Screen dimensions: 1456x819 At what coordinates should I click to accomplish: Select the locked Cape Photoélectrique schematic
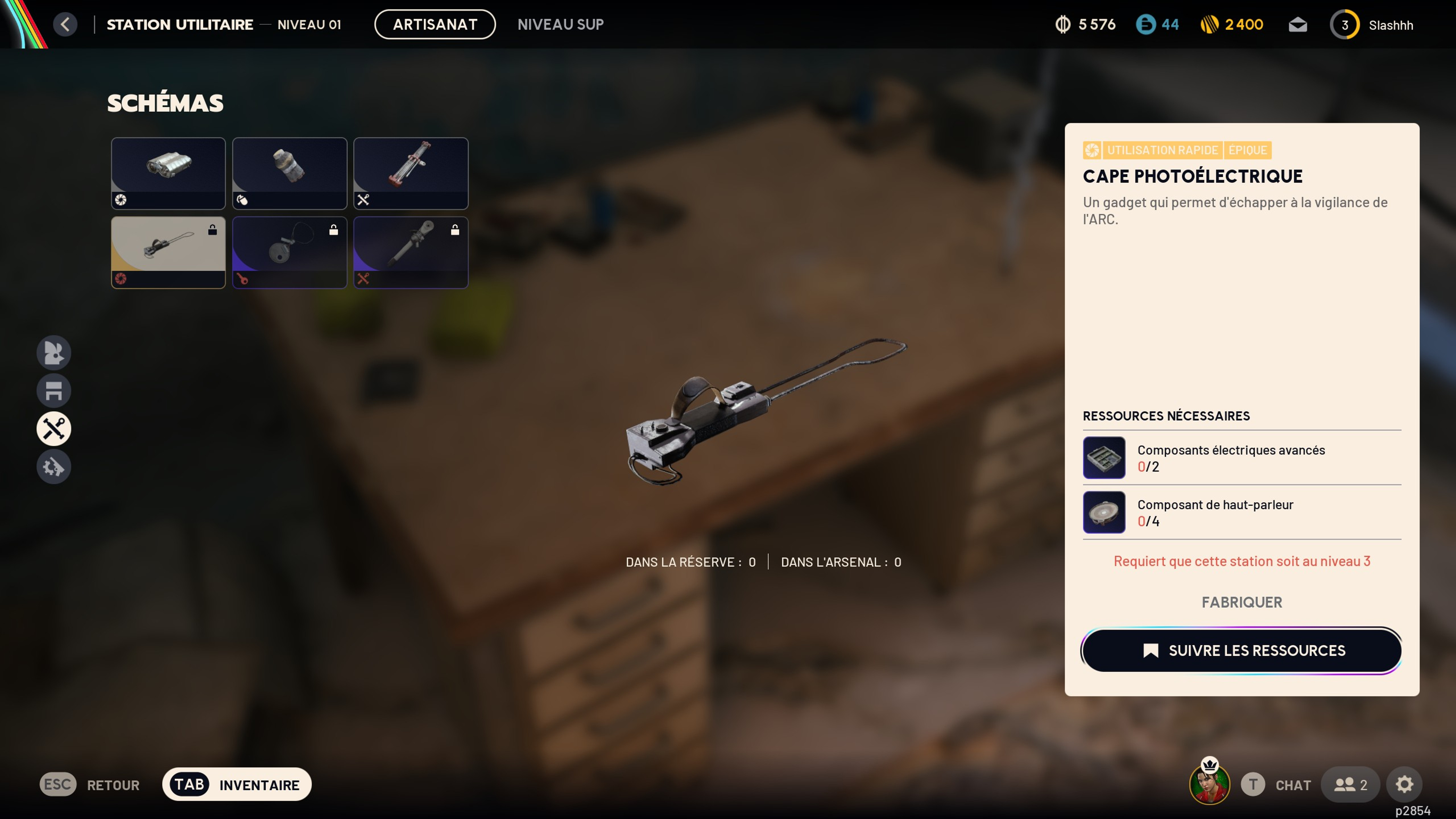coord(168,252)
